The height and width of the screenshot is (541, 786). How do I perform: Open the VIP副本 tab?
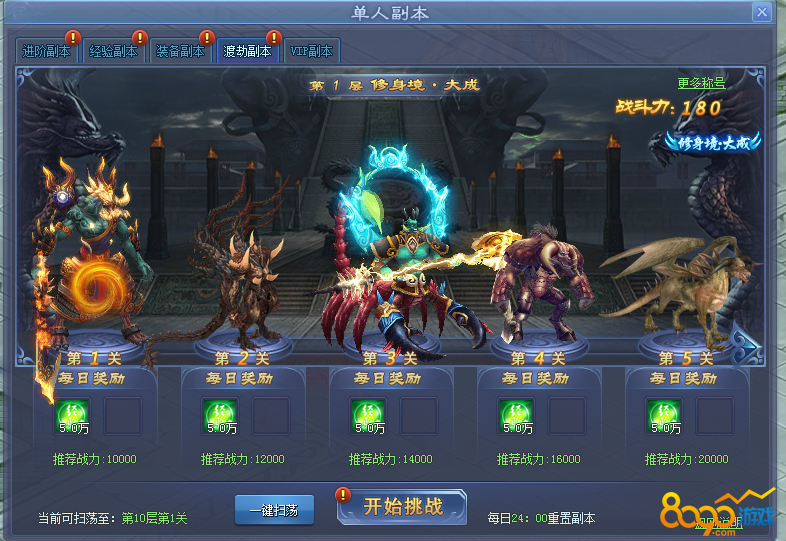point(312,51)
